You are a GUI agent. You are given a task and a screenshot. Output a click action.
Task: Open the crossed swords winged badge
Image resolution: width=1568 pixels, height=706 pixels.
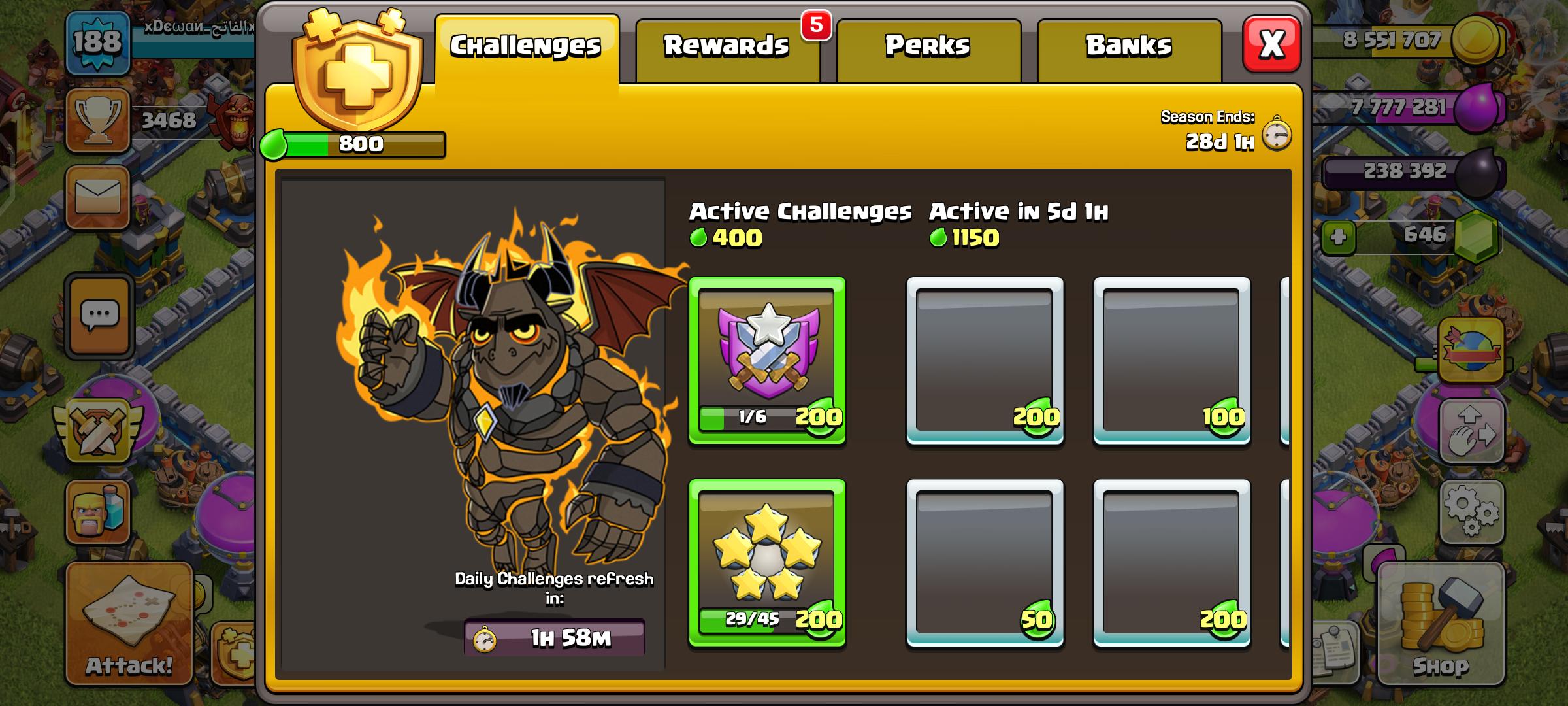[x=98, y=430]
